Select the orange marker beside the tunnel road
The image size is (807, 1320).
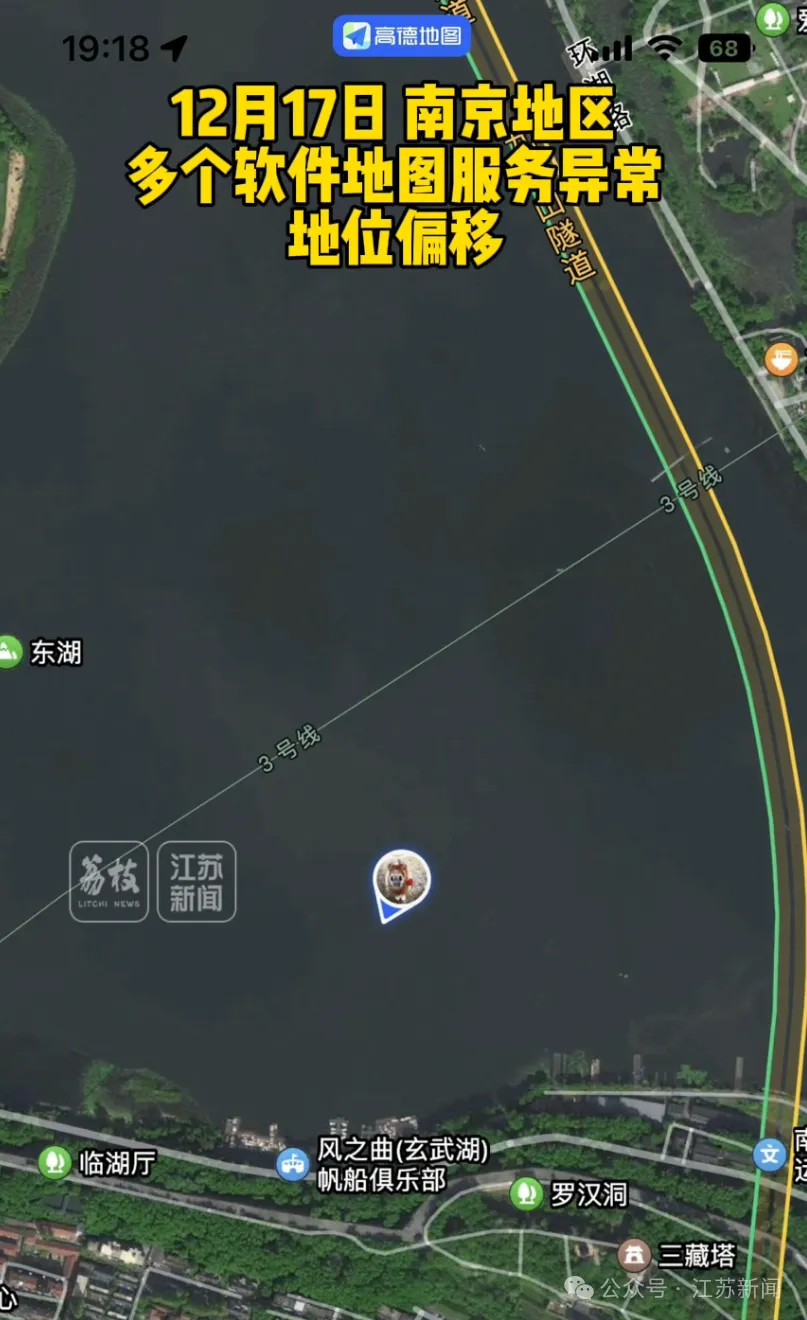[781, 360]
